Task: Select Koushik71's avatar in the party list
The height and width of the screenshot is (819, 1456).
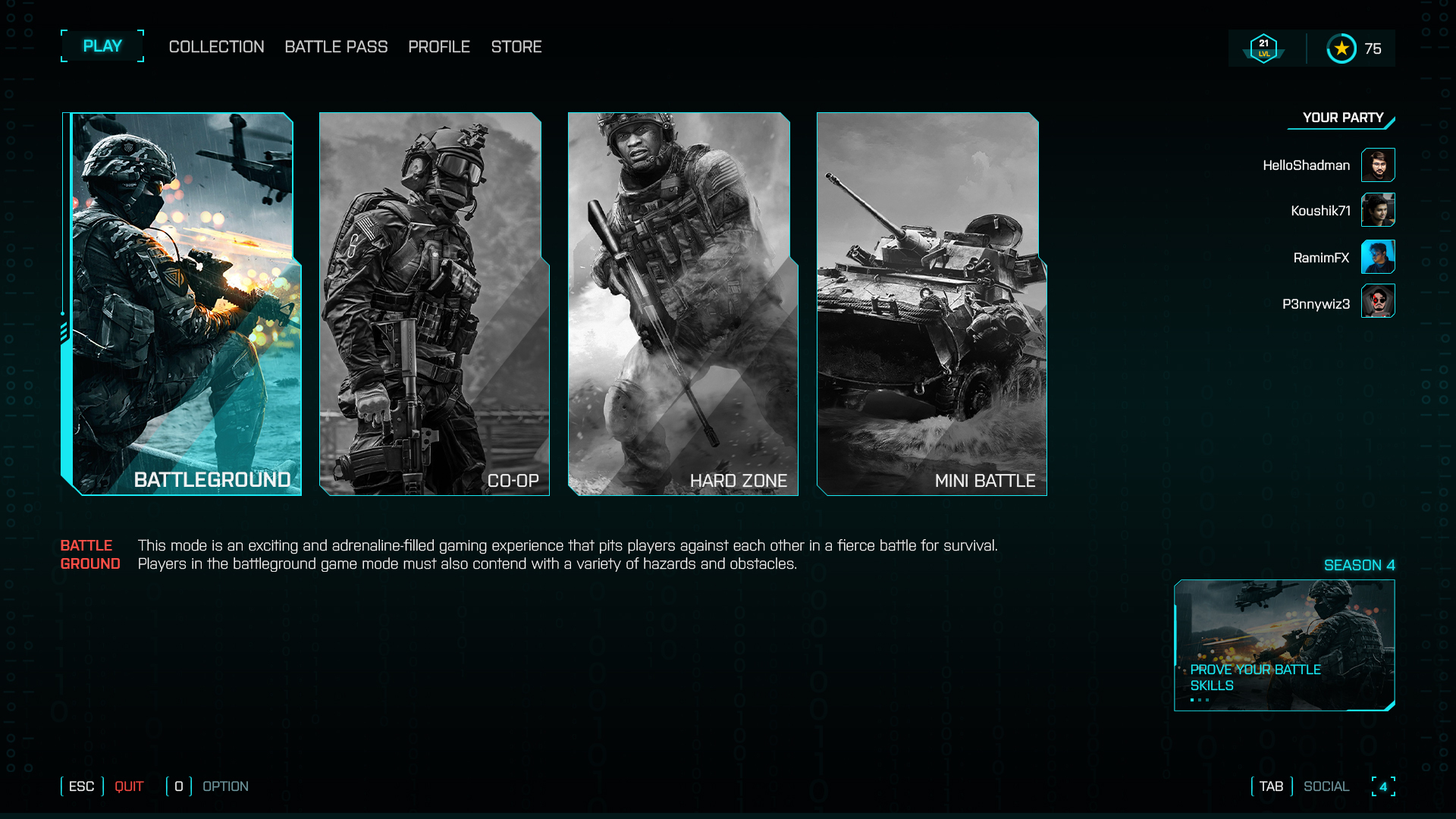Action: [1378, 211]
